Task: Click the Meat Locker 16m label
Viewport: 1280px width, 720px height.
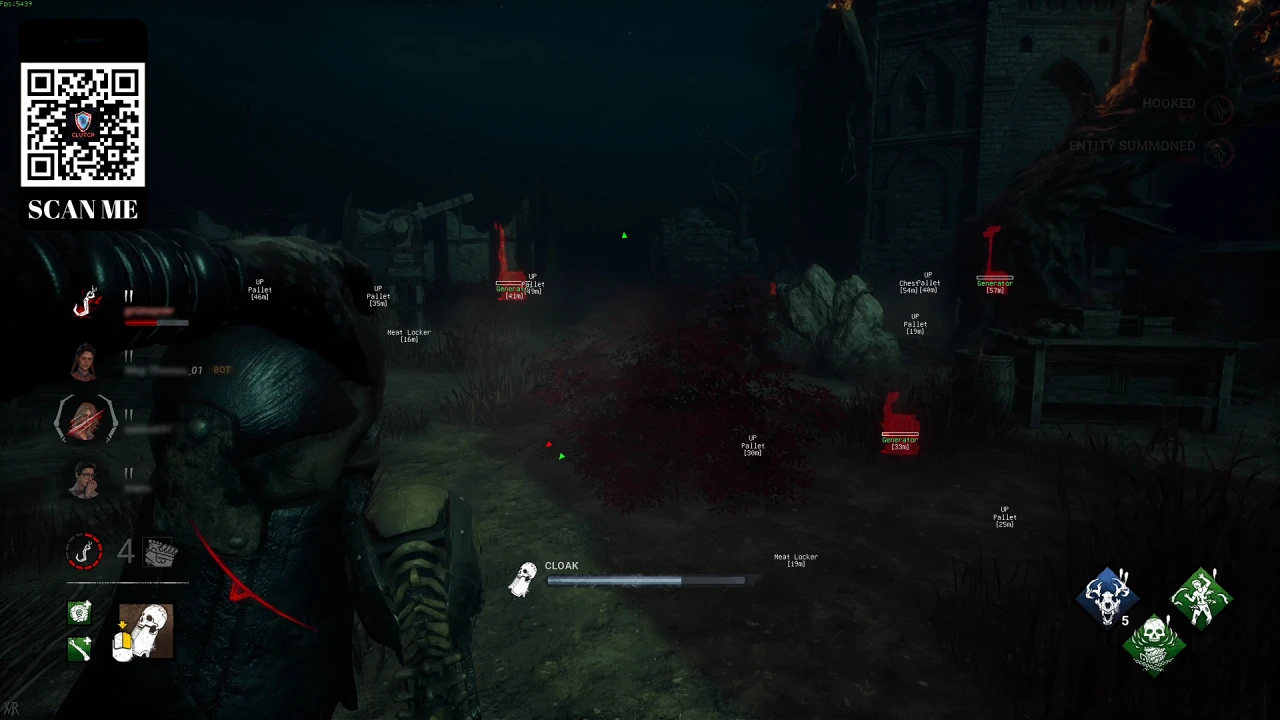Action: coord(408,335)
